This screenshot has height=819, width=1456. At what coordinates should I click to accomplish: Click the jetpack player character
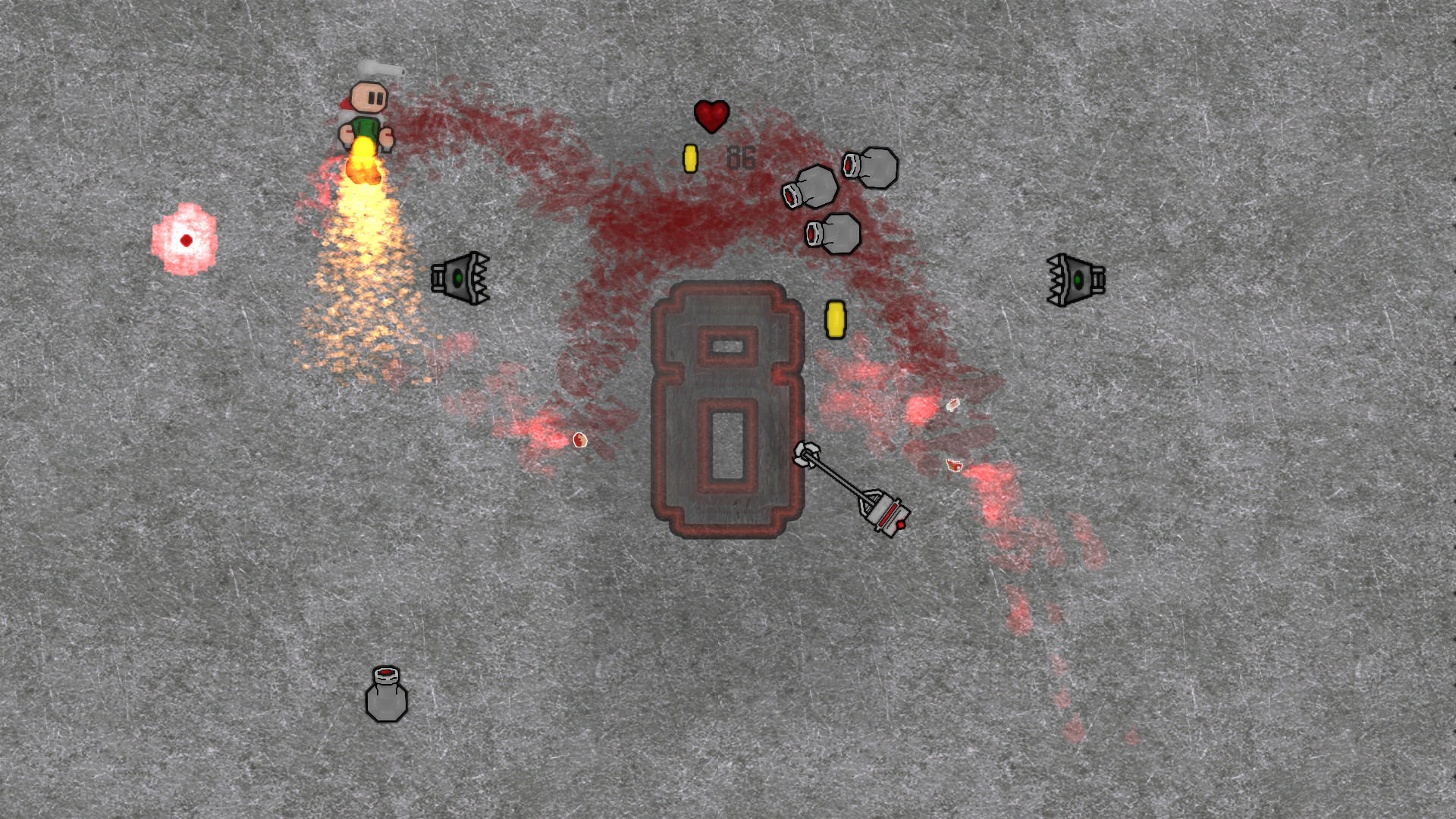[x=367, y=114]
